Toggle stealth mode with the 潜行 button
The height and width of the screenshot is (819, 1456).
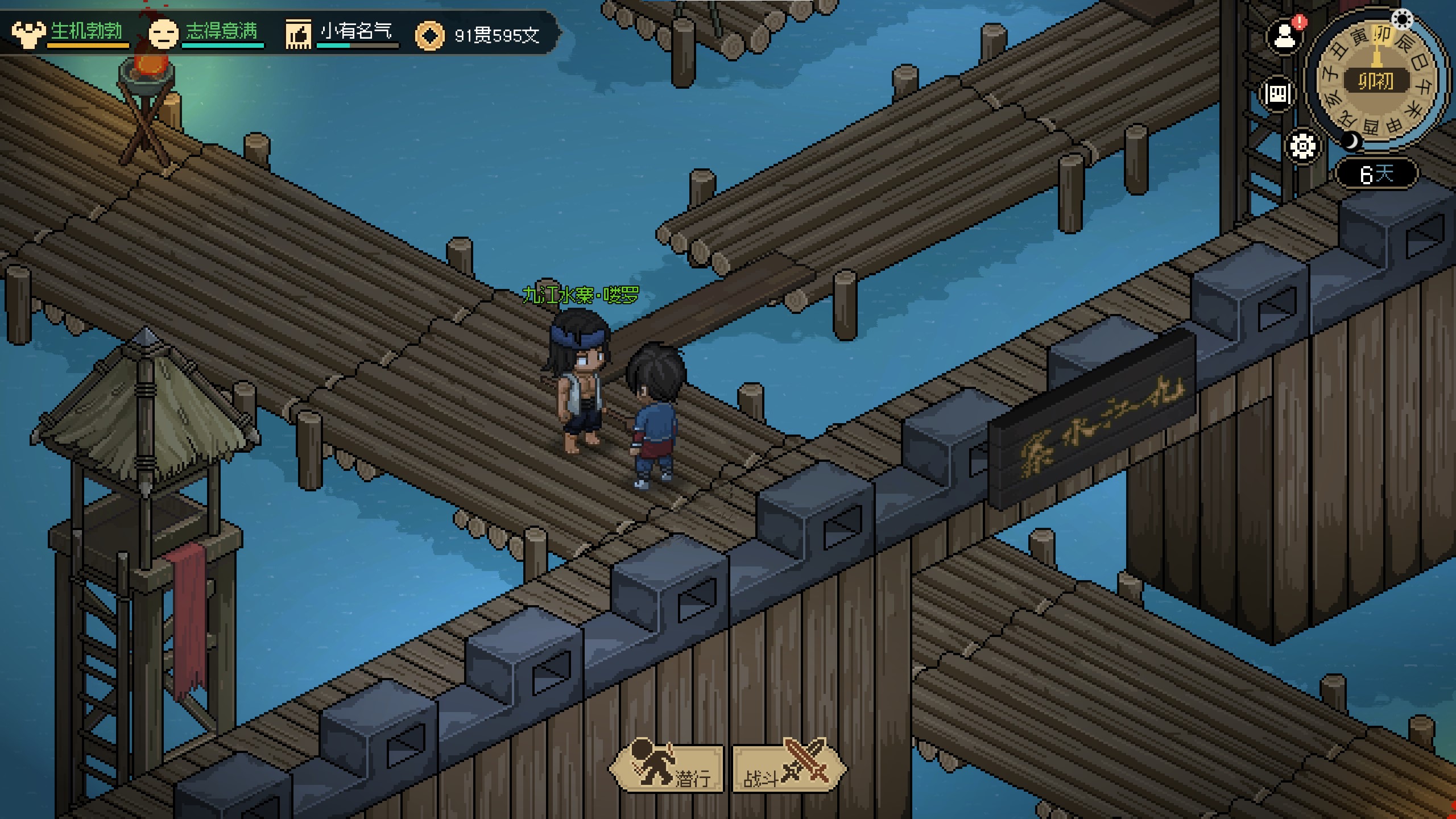pyautogui.click(x=668, y=769)
